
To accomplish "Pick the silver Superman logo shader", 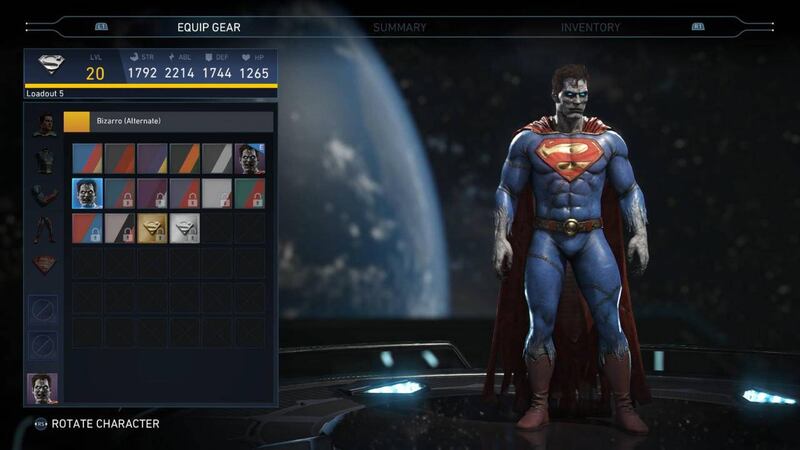I will click(x=184, y=228).
